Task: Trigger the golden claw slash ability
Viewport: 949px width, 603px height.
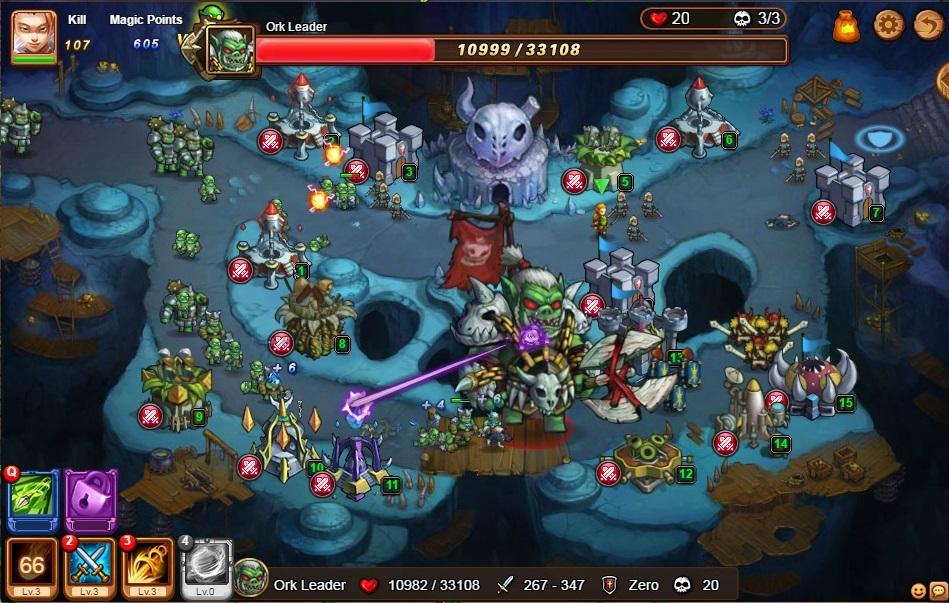Action: (x=148, y=565)
